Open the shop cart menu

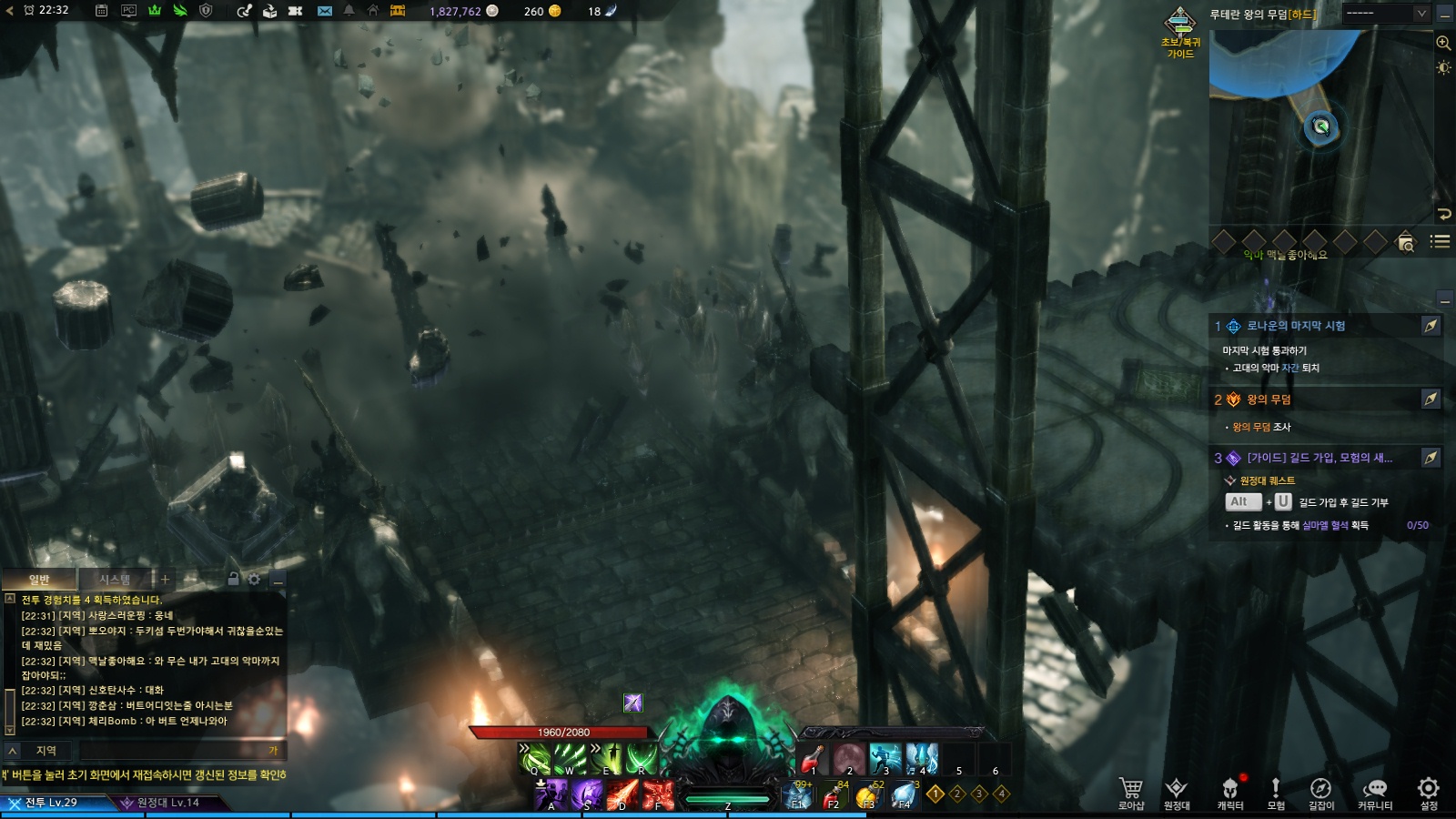tap(1131, 791)
